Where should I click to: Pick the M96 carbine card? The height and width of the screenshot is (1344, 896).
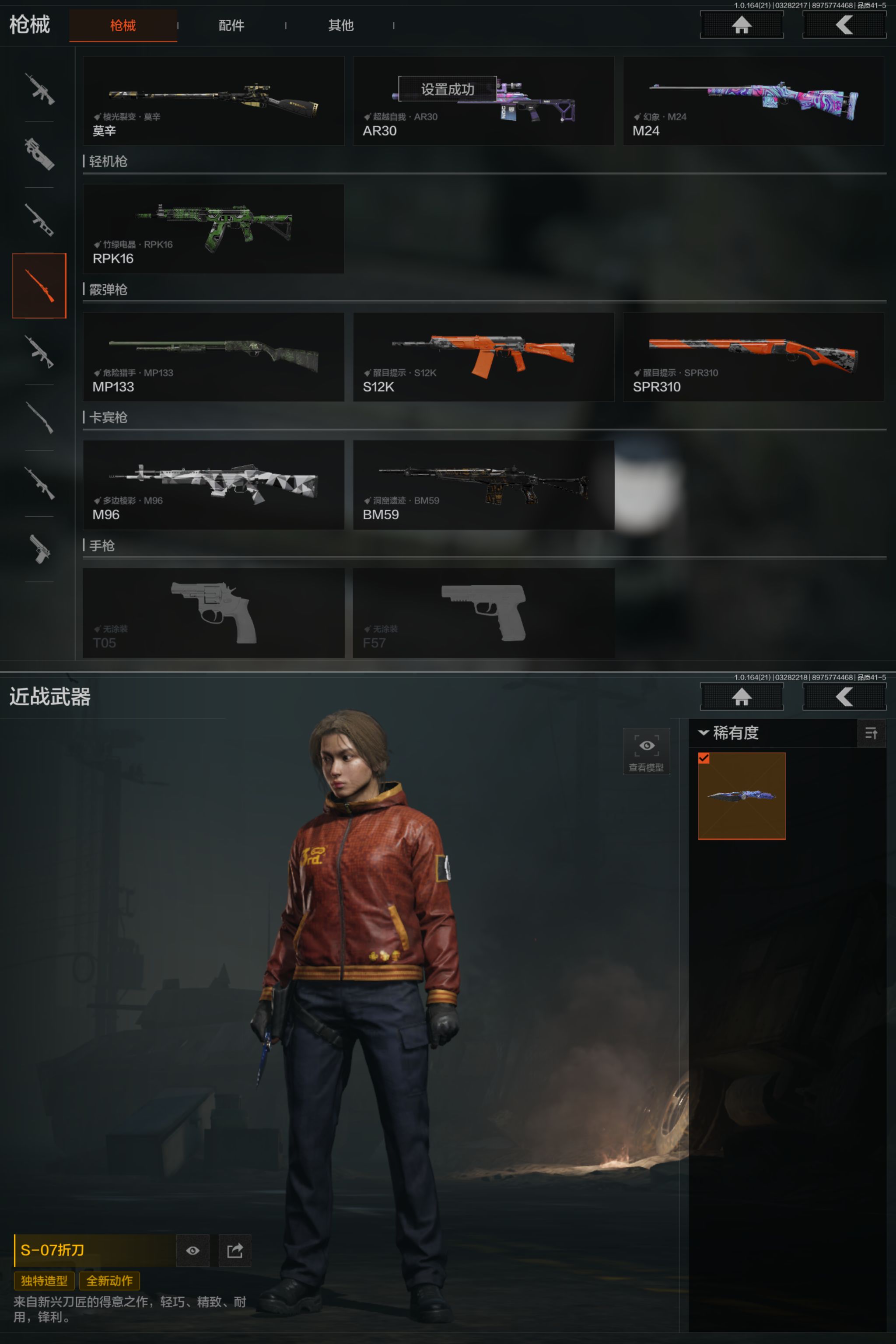(x=213, y=485)
